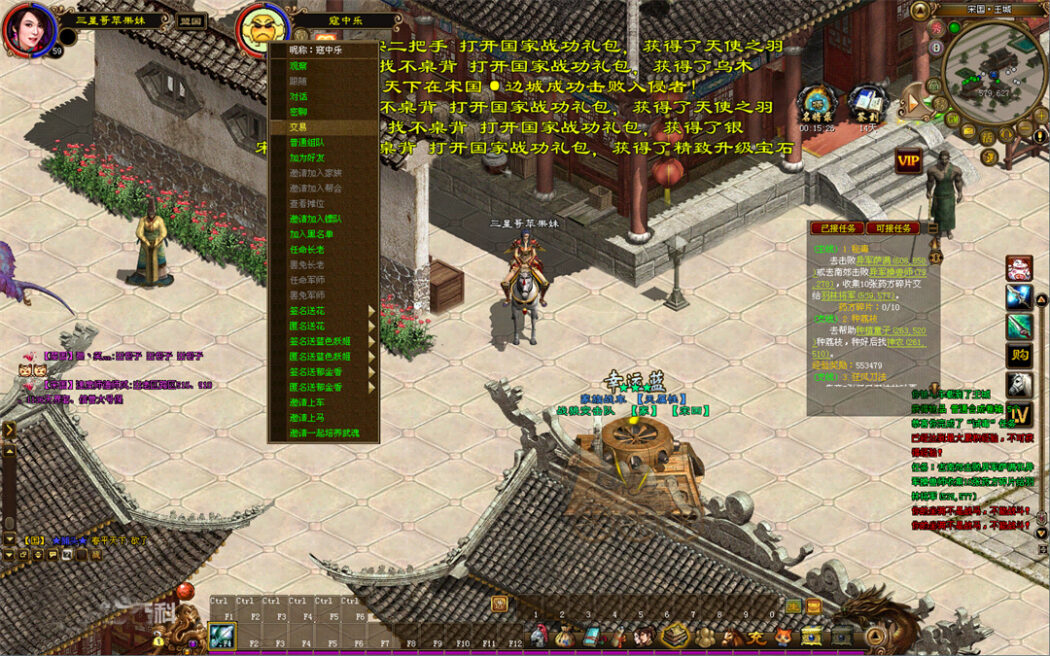Click the white horse mount icon
Viewport: 1050px width, 656px height.
(1019, 383)
